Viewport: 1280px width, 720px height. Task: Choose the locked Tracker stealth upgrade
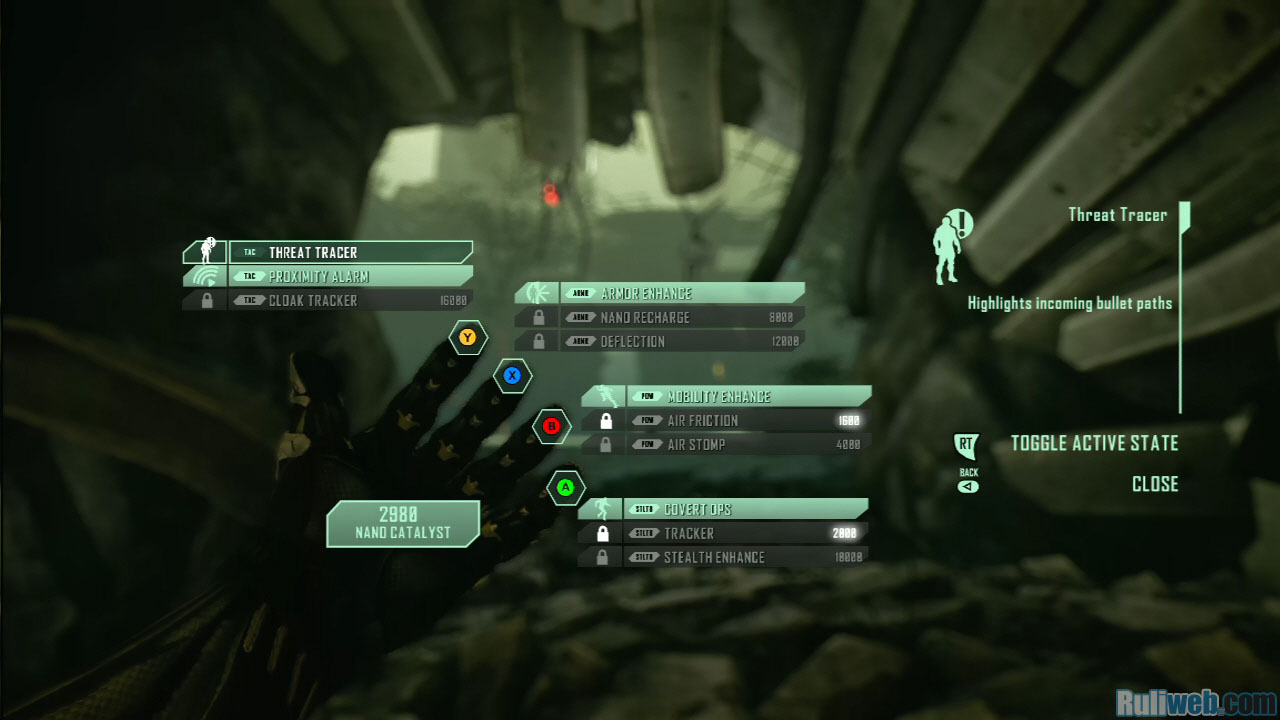pyautogui.click(x=743, y=534)
